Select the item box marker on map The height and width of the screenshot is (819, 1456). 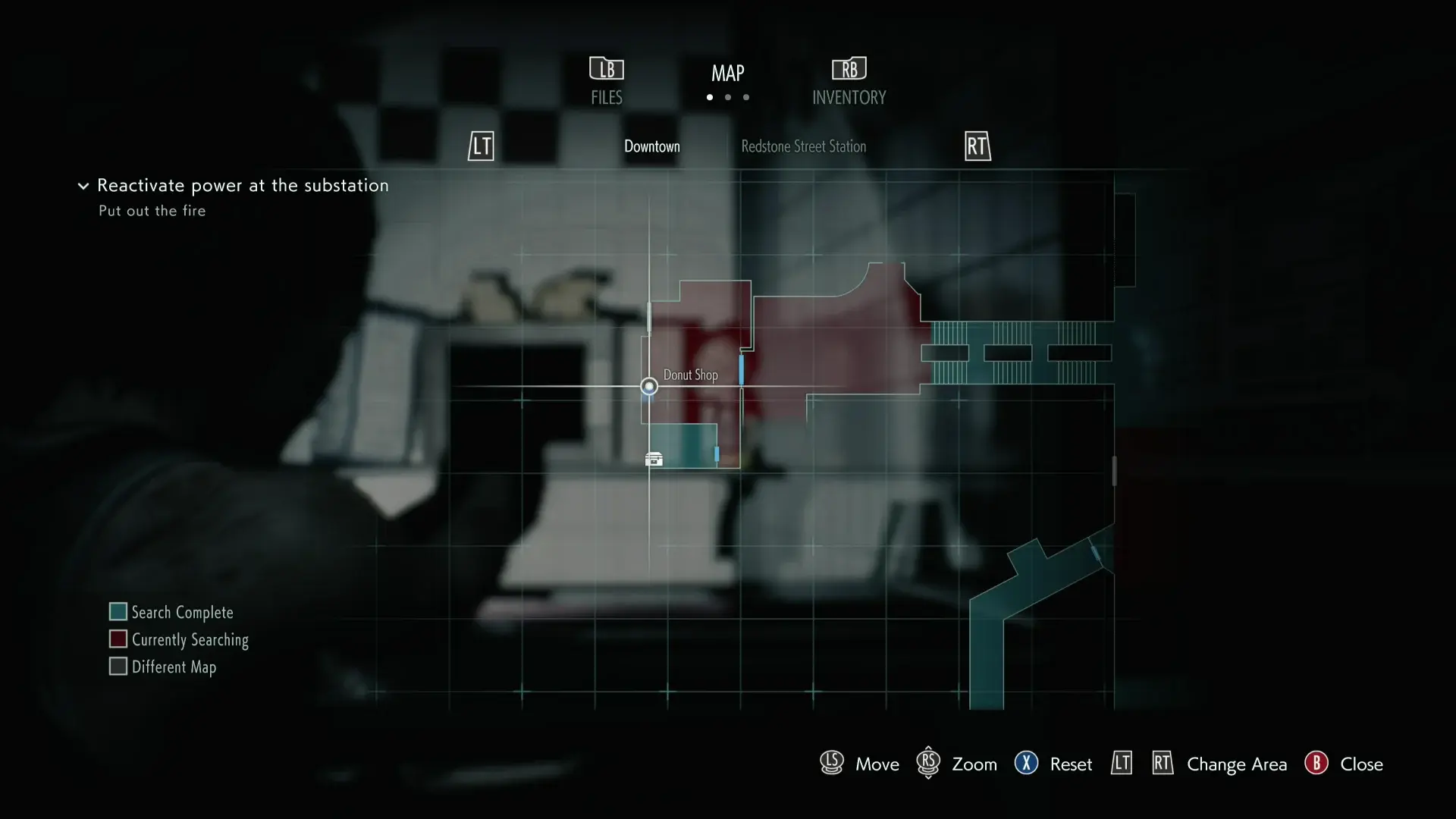(x=654, y=460)
